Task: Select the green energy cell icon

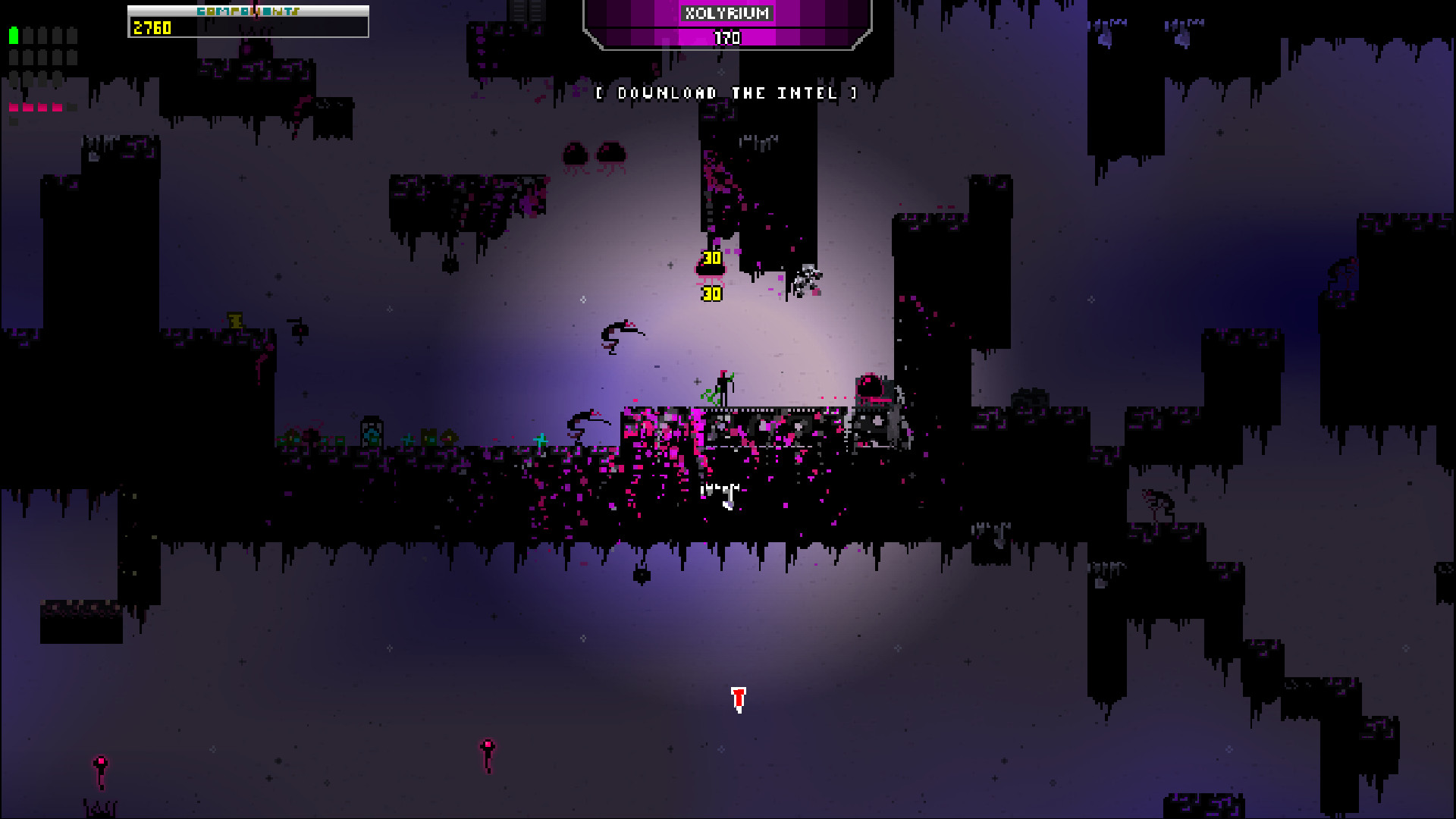Action: click(x=13, y=35)
